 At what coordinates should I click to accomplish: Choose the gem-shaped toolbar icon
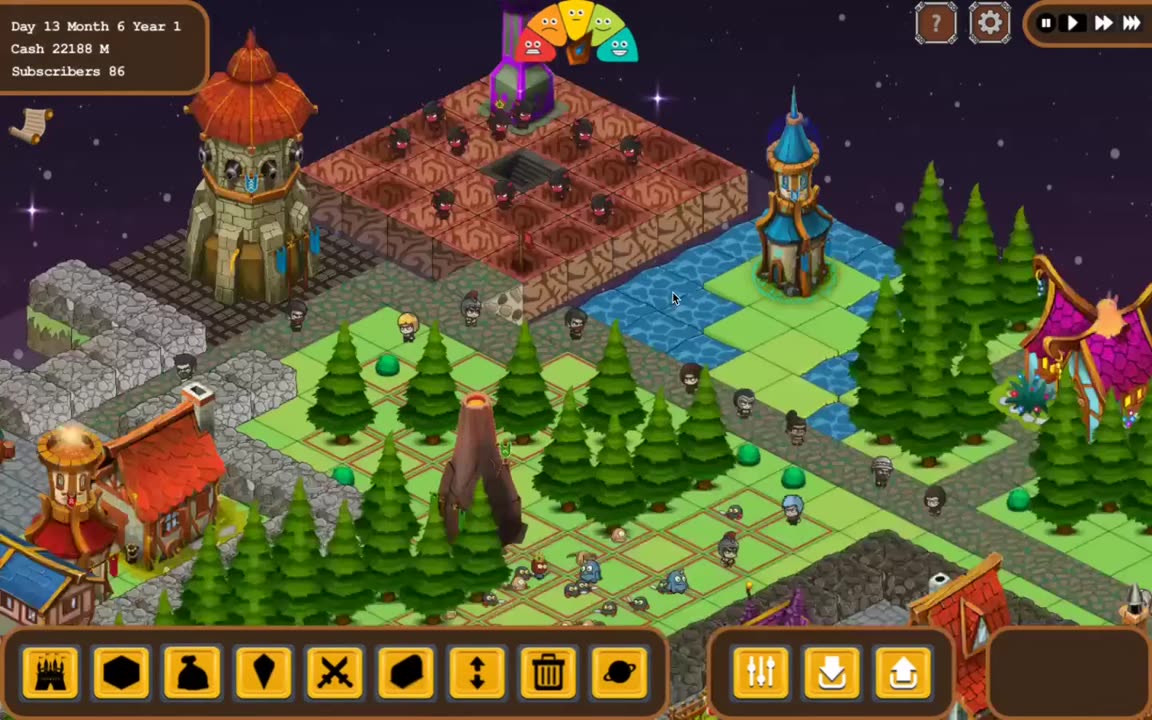pos(264,671)
